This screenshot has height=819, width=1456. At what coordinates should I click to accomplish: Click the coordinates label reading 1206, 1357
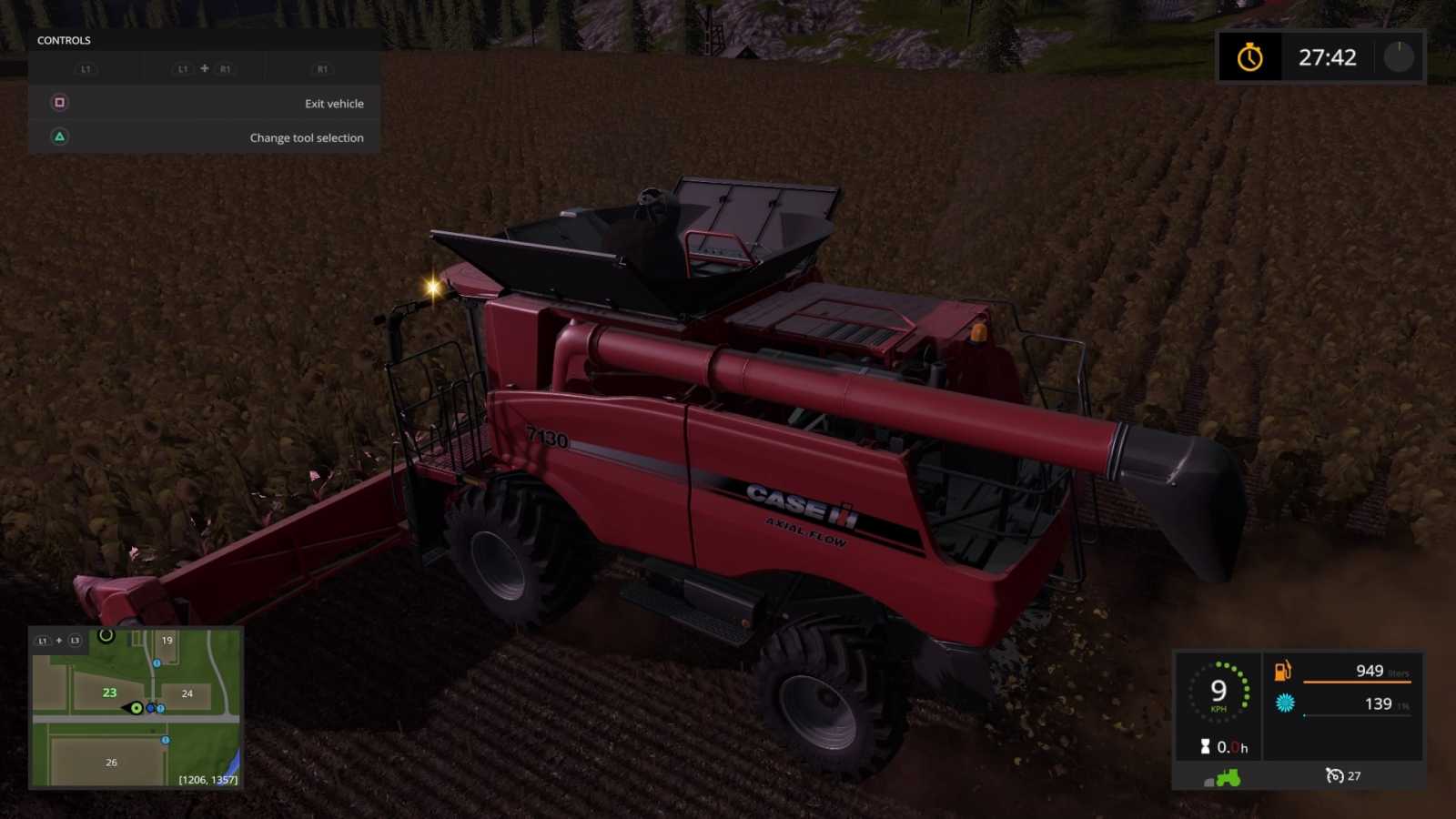[207, 780]
